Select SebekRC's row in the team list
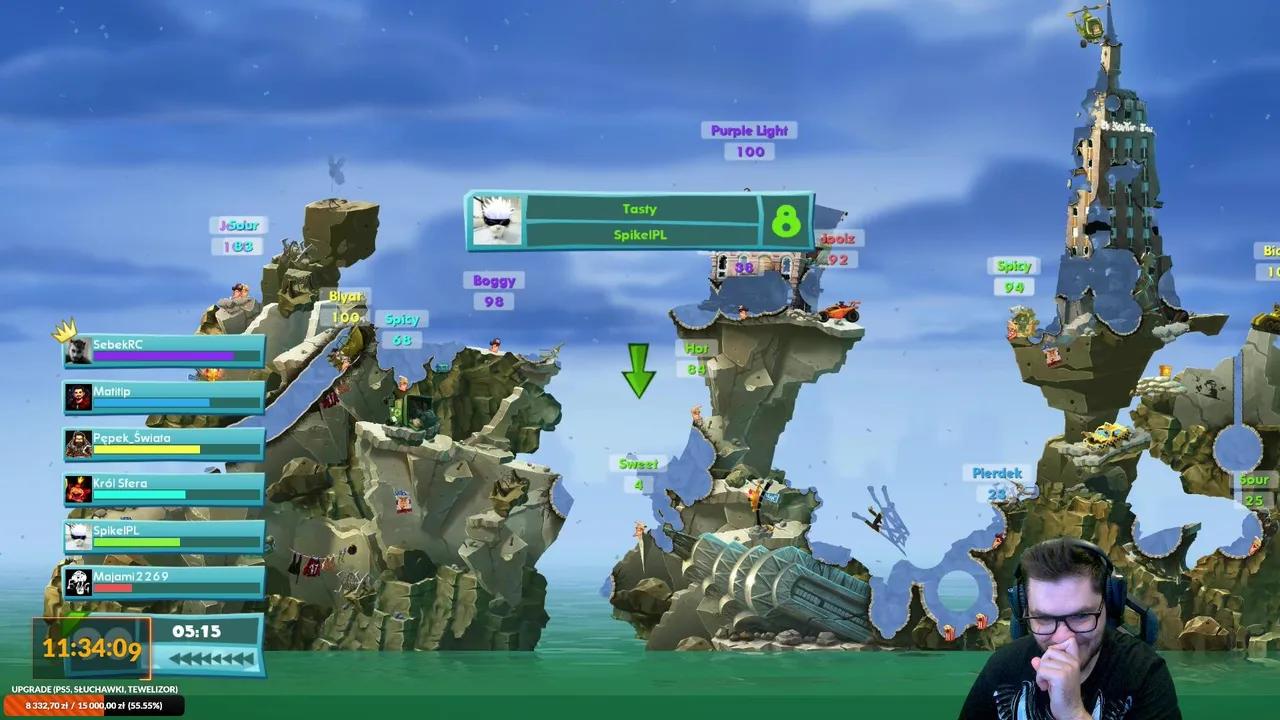Viewport: 1280px width, 720px height. click(164, 350)
